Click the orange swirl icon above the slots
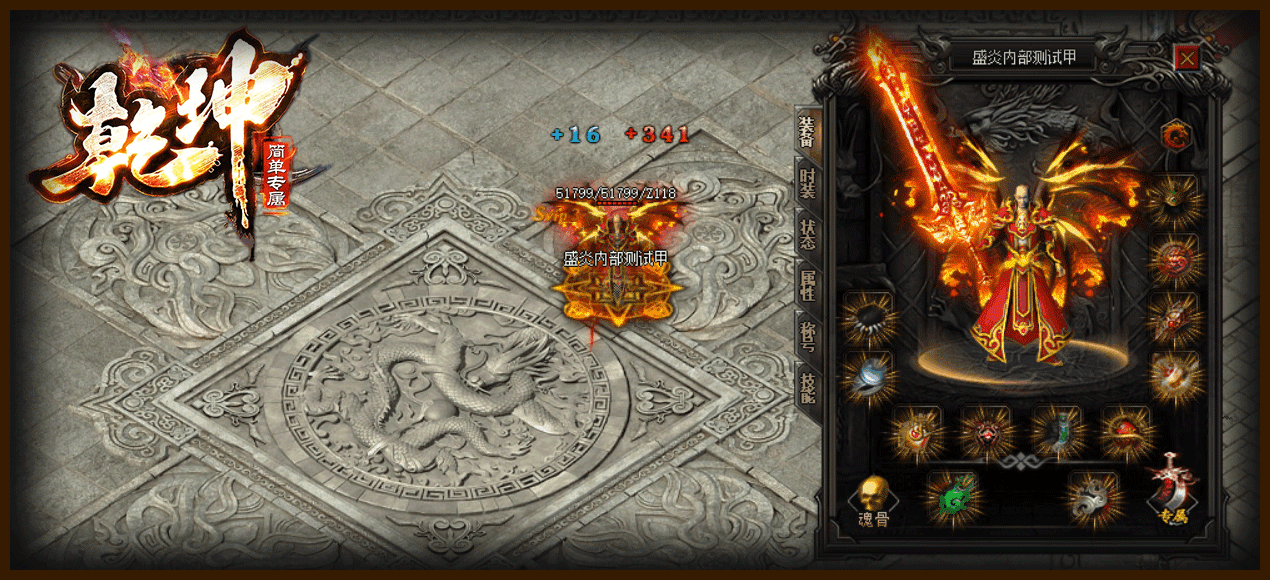 tap(1176, 135)
